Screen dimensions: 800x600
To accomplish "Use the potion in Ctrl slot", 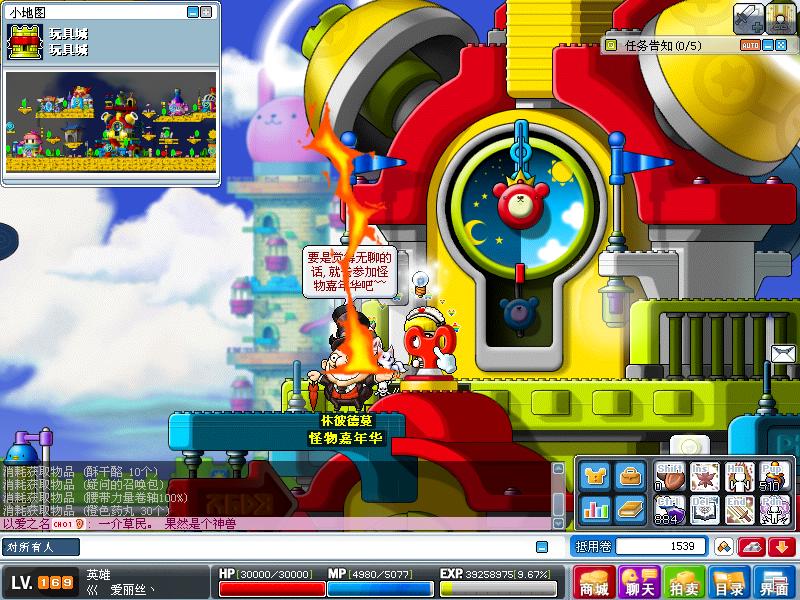I will tap(670, 509).
